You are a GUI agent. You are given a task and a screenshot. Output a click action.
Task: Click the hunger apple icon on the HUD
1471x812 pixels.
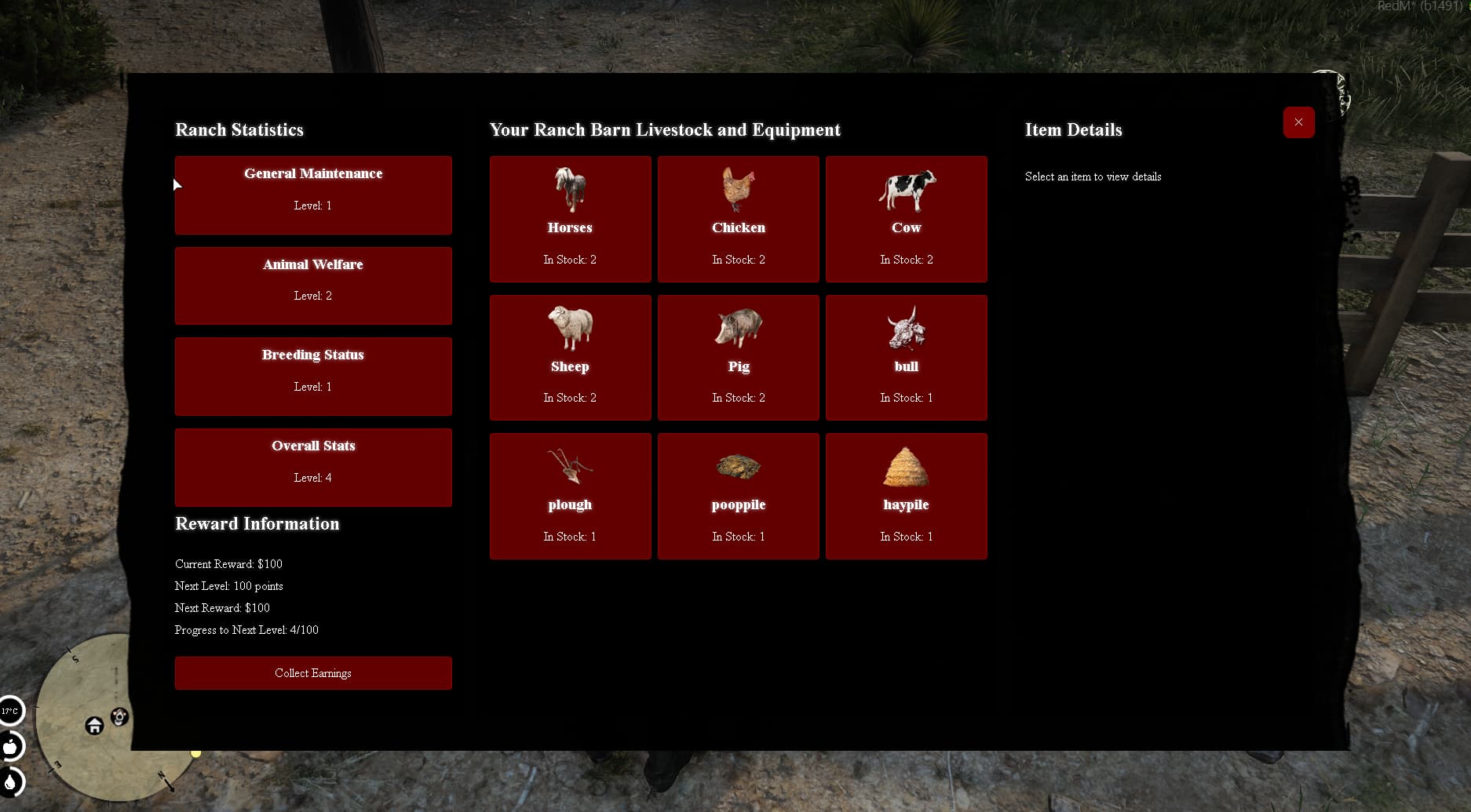(11, 747)
